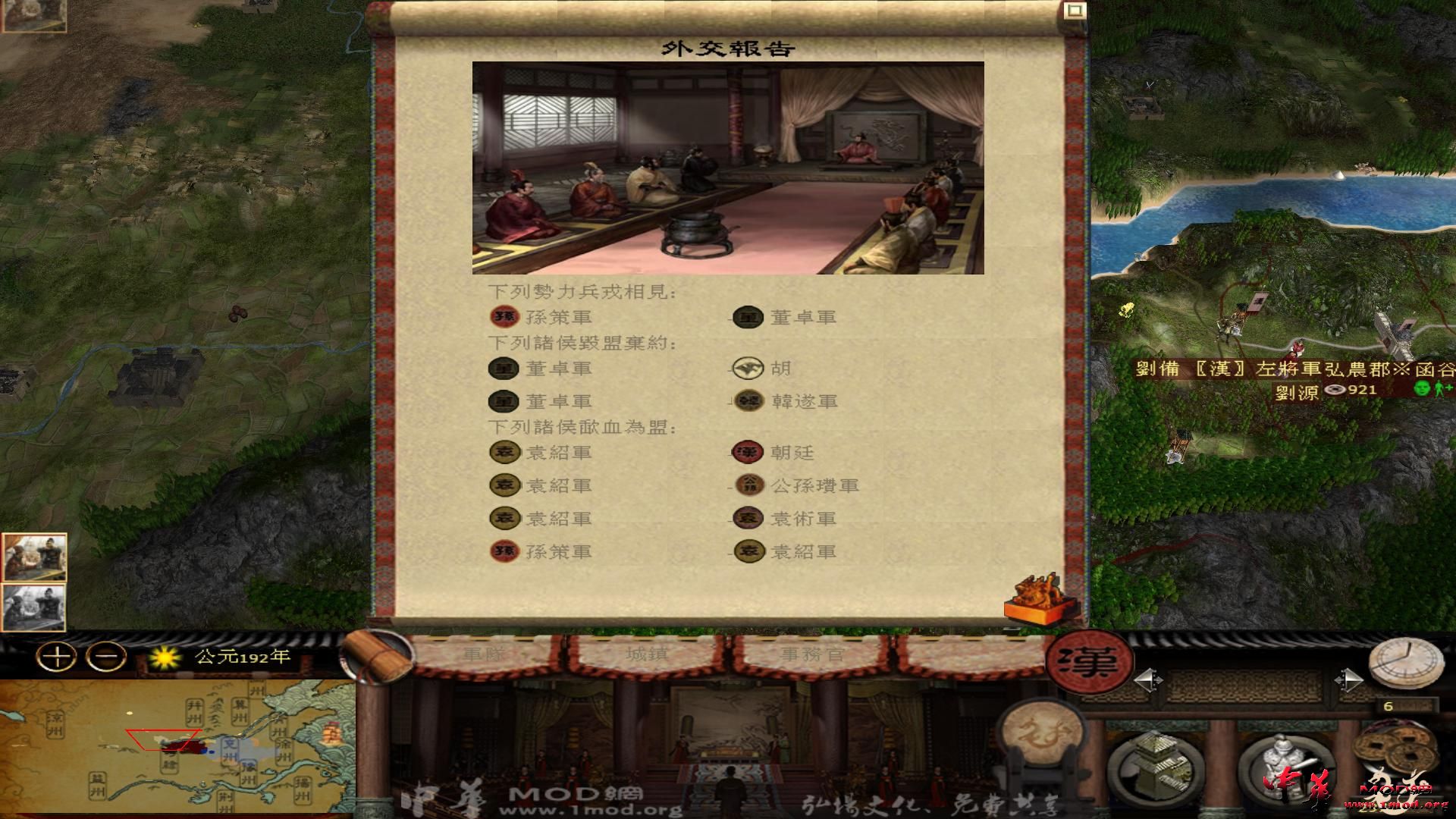Select the 公孫瓚軍 red faction emblem

point(748,485)
